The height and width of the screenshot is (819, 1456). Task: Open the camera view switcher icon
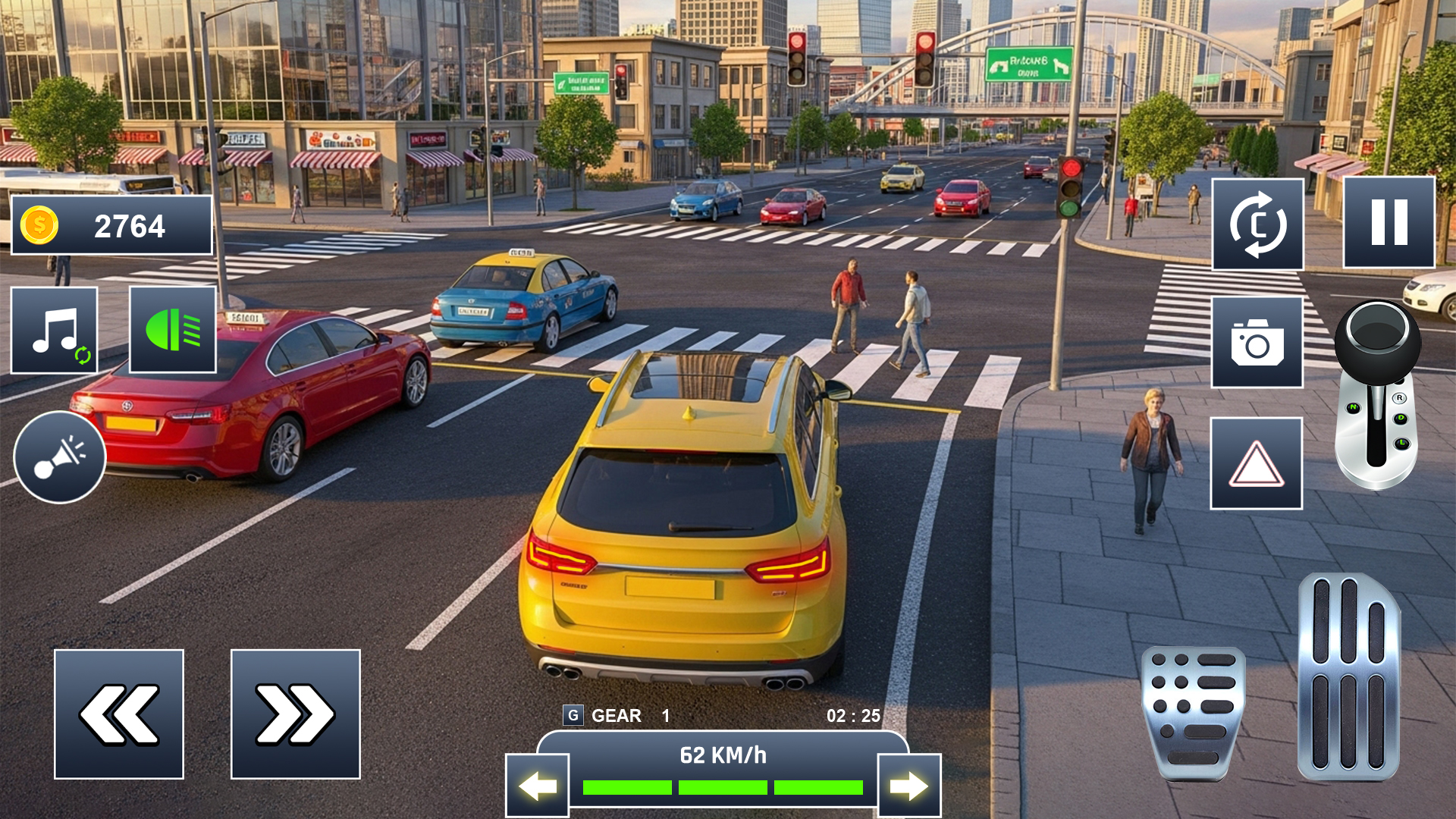(x=1257, y=340)
